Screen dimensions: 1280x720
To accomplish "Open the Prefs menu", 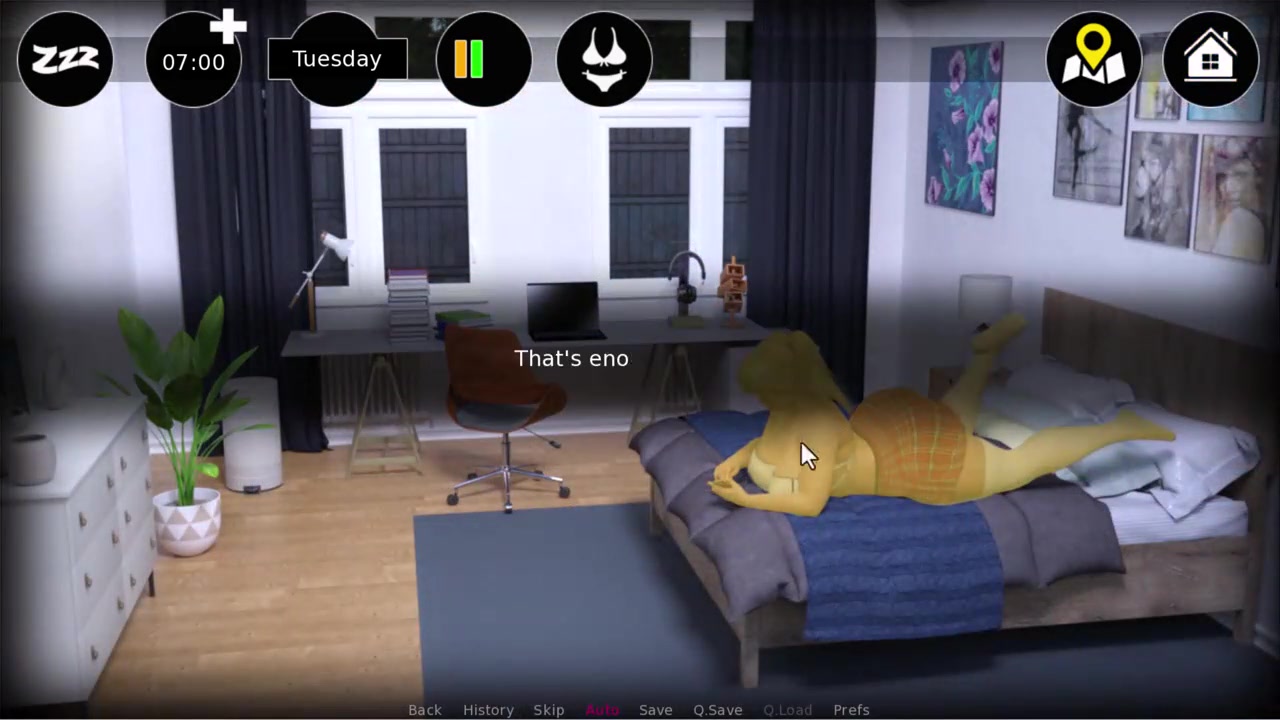I will [851, 710].
